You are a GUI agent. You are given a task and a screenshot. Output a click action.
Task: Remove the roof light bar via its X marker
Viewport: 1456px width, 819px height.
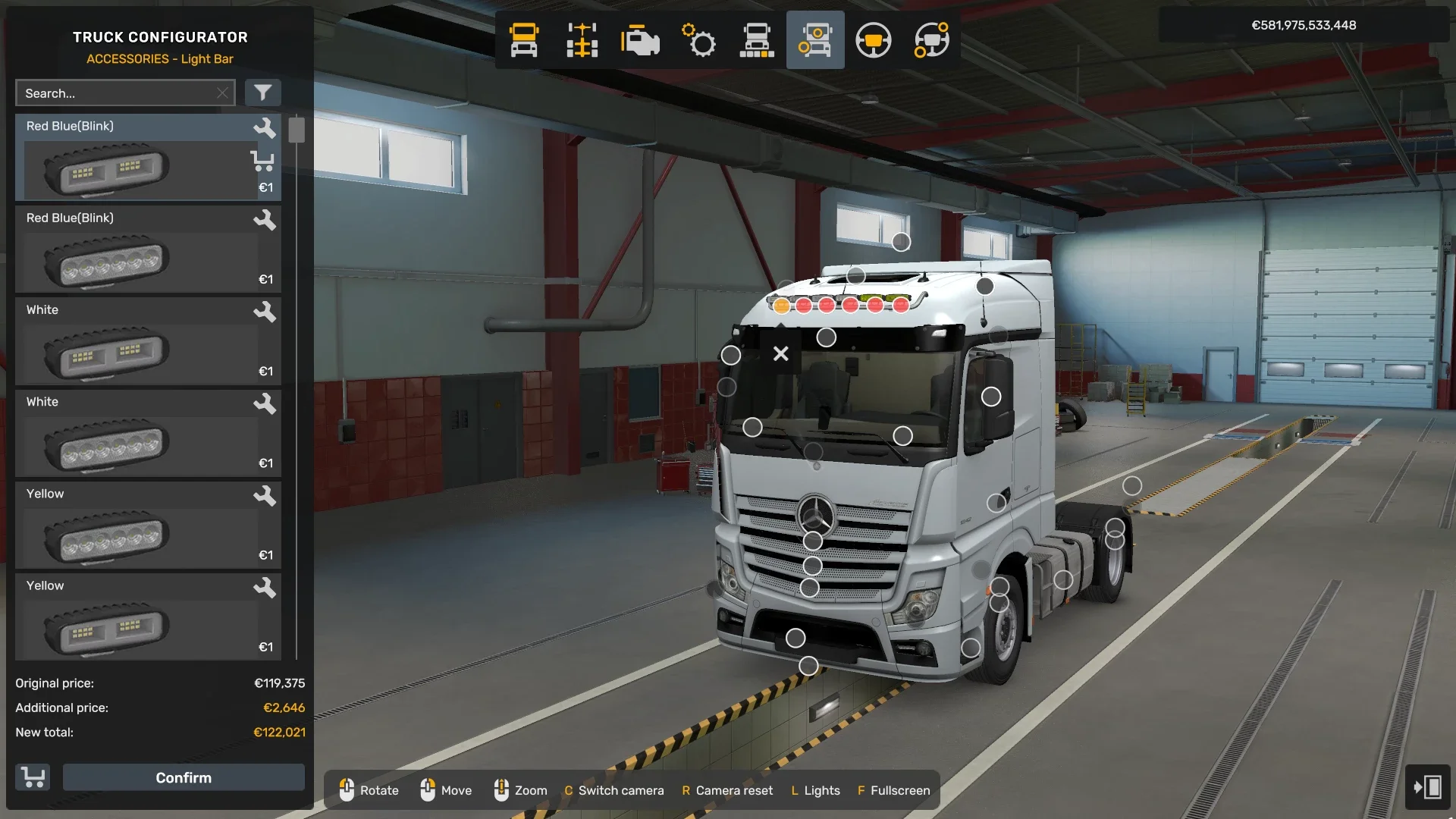780,353
